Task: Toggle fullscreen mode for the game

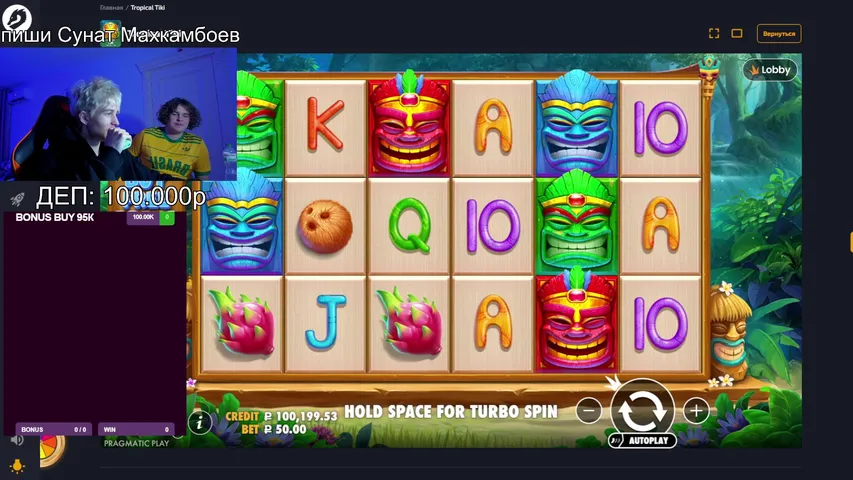Action: pos(714,33)
